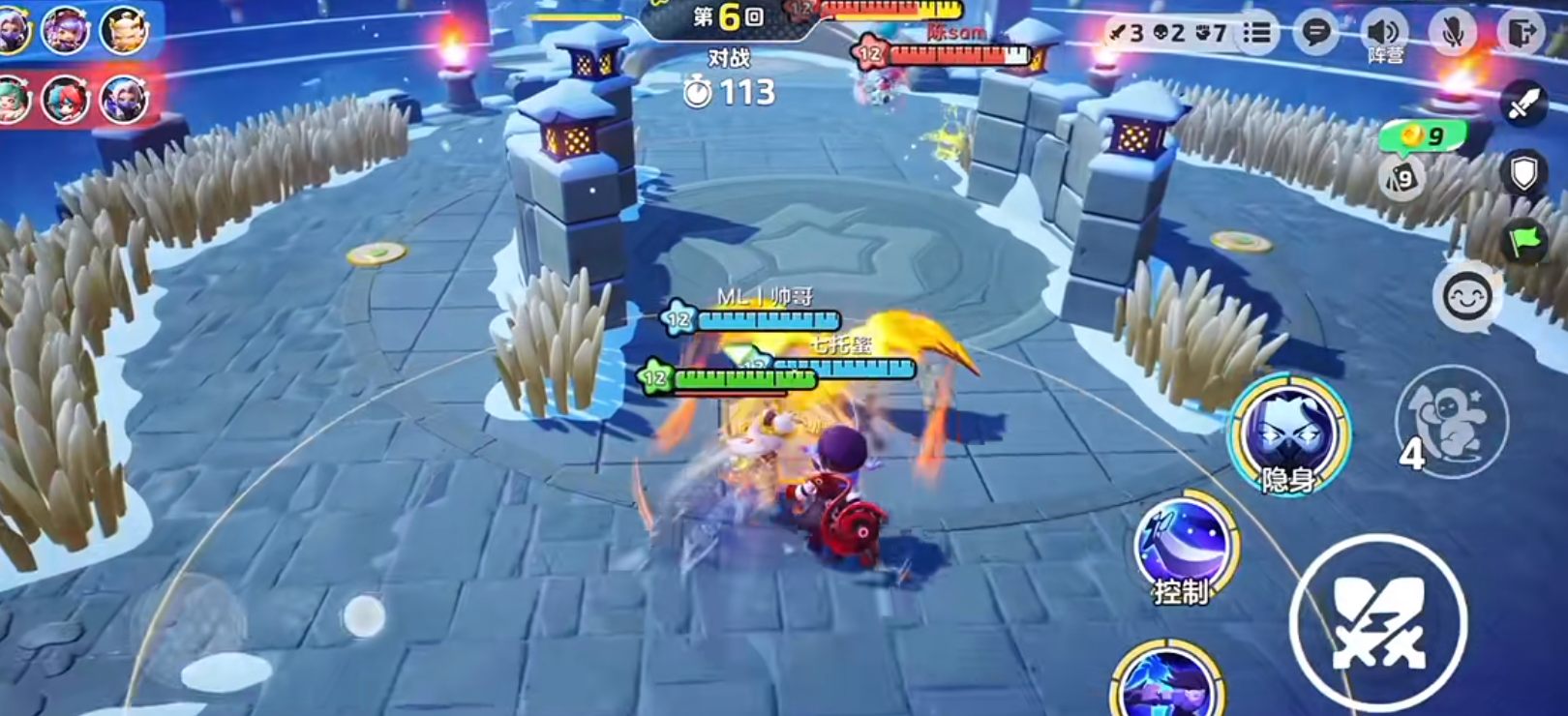This screenshot has height=716, width=1568.
Task: Open the chat bubble messages
Action: click(1315, 33)
